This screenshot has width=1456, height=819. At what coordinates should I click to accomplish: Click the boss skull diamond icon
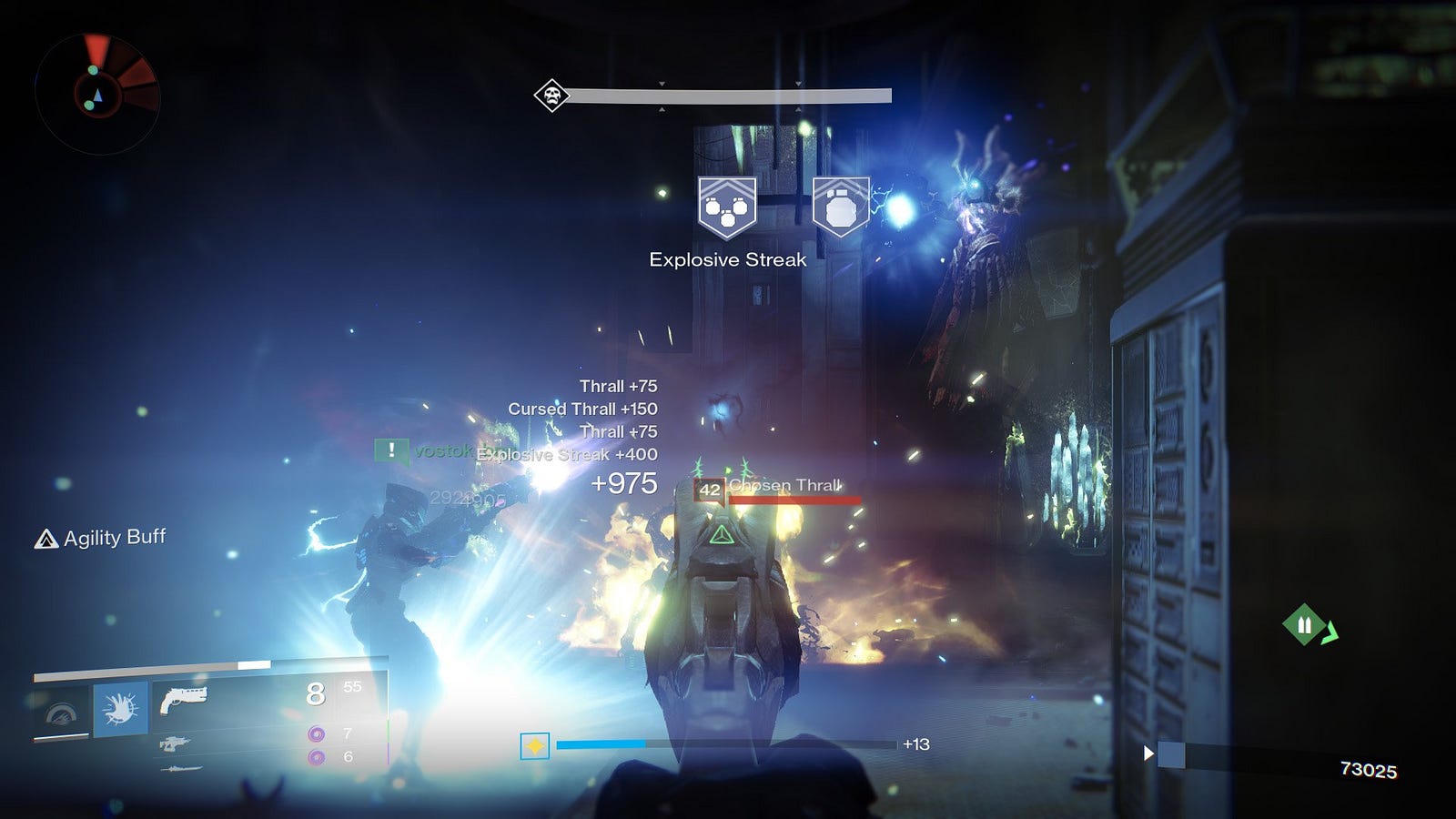pos(551,95)
